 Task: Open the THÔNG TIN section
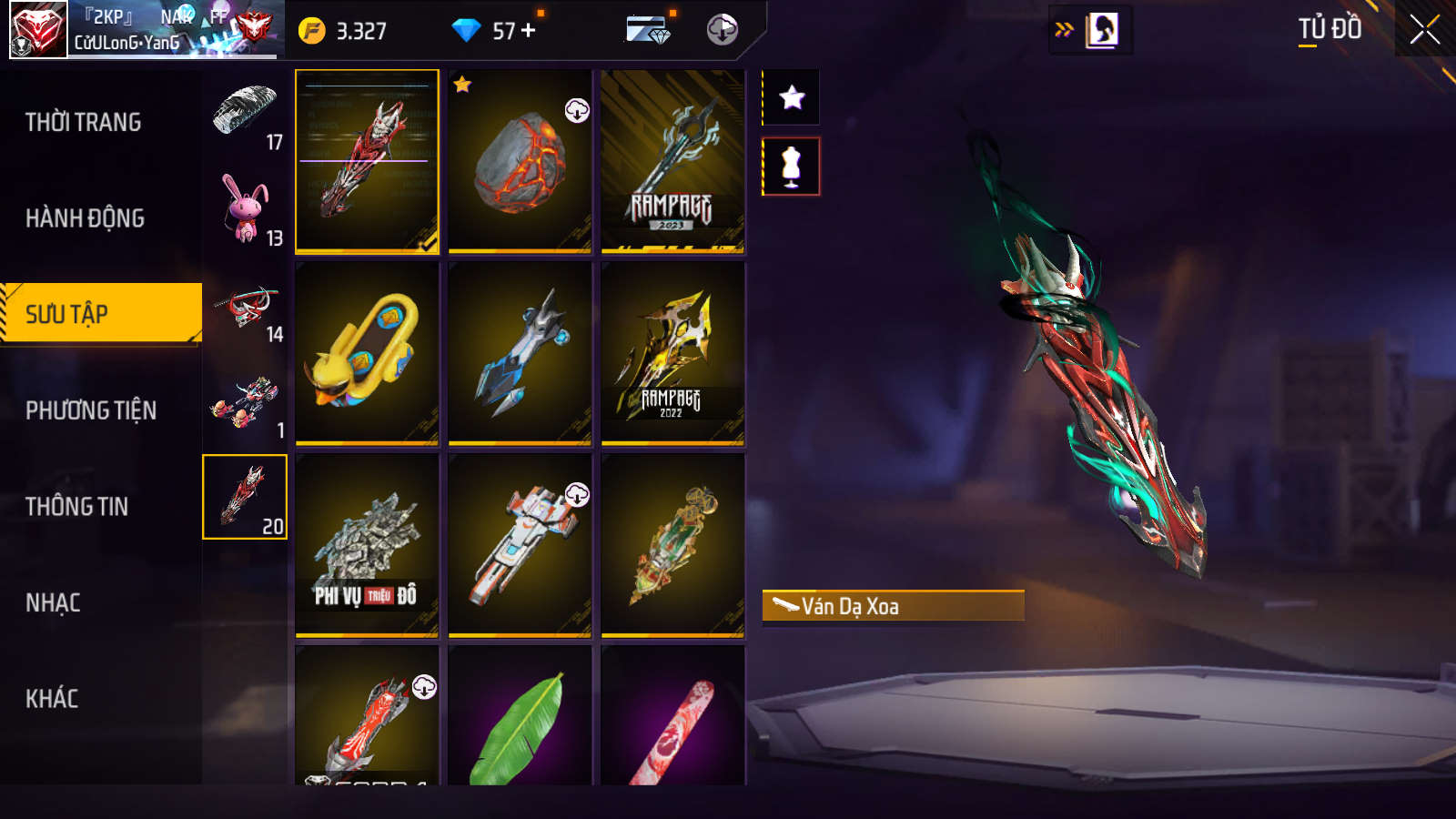pyautogui.click(x=77, y=507)
